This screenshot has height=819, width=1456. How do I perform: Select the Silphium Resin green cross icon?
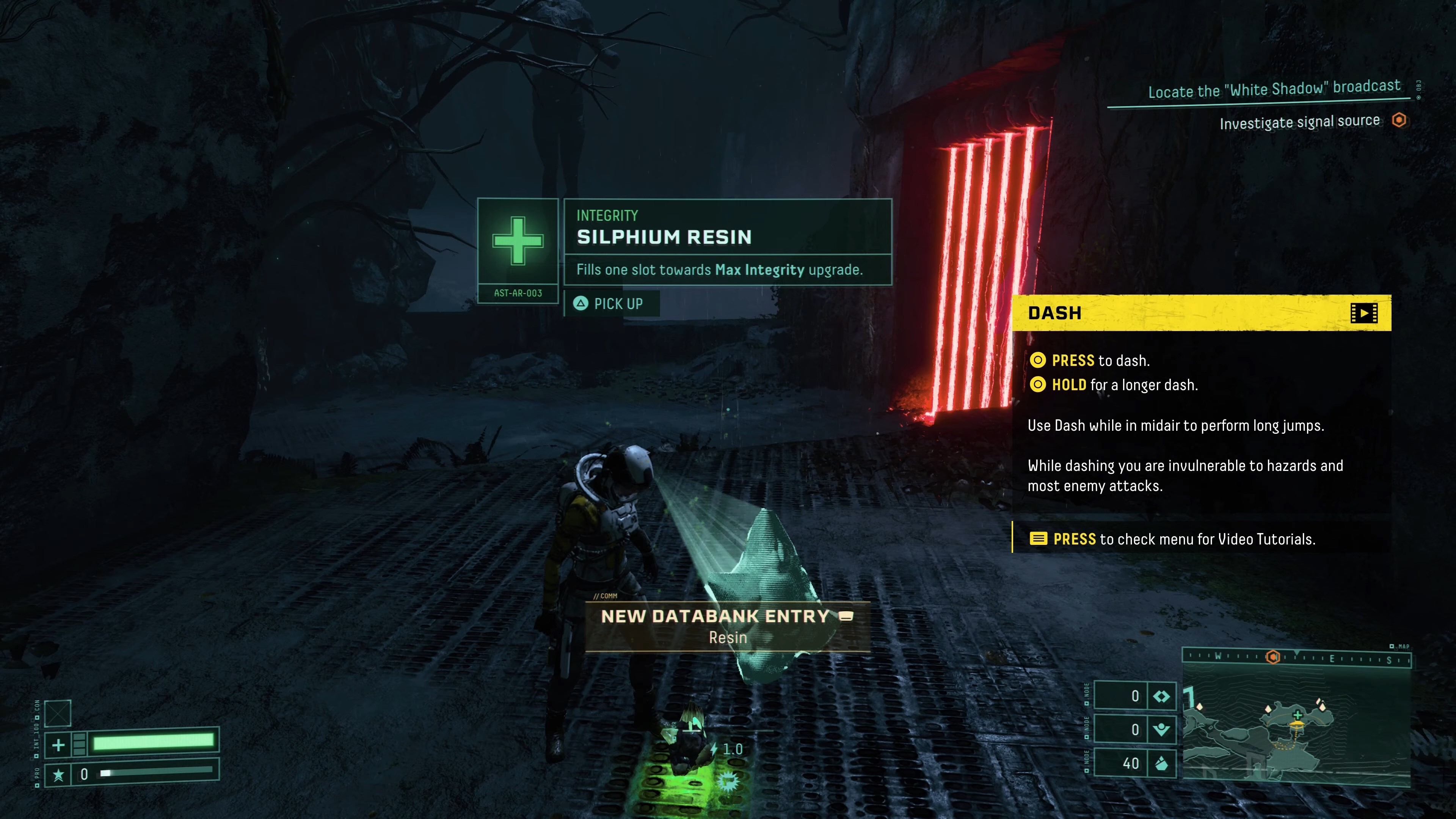[518, 241]
